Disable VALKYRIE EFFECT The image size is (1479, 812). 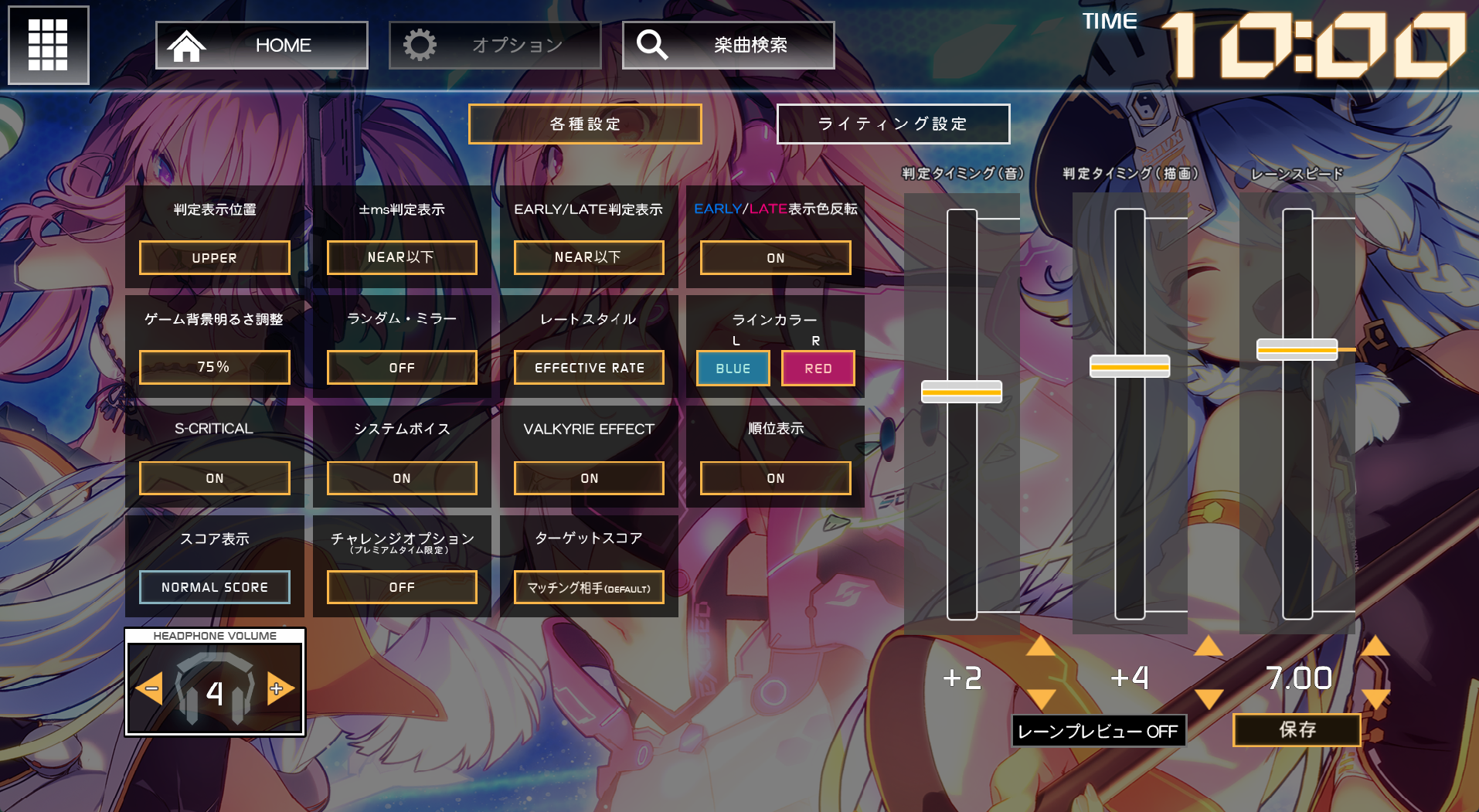(x=588, y=477)
